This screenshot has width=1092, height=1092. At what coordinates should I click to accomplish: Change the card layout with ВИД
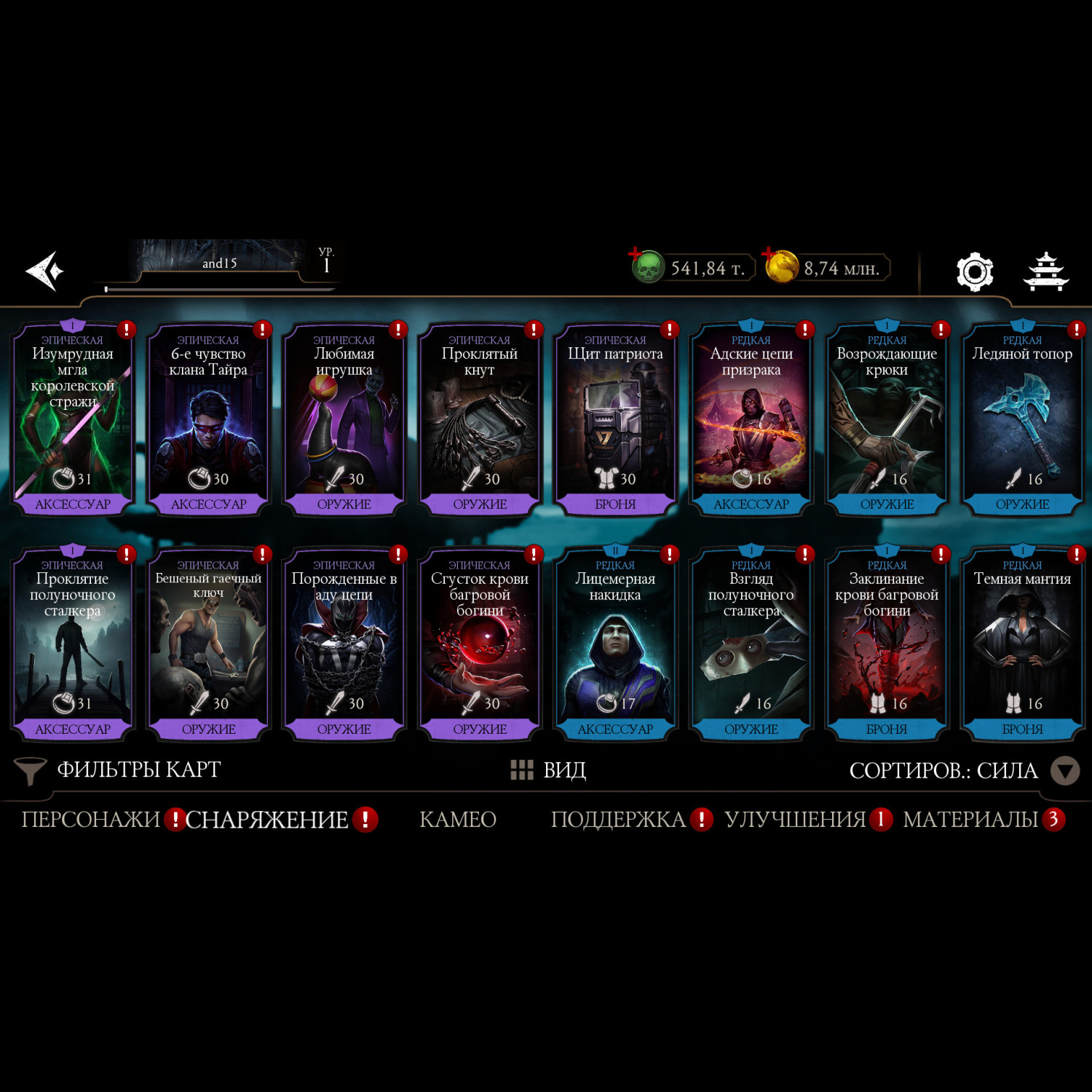pyautogui.click(x=549, y=770)
